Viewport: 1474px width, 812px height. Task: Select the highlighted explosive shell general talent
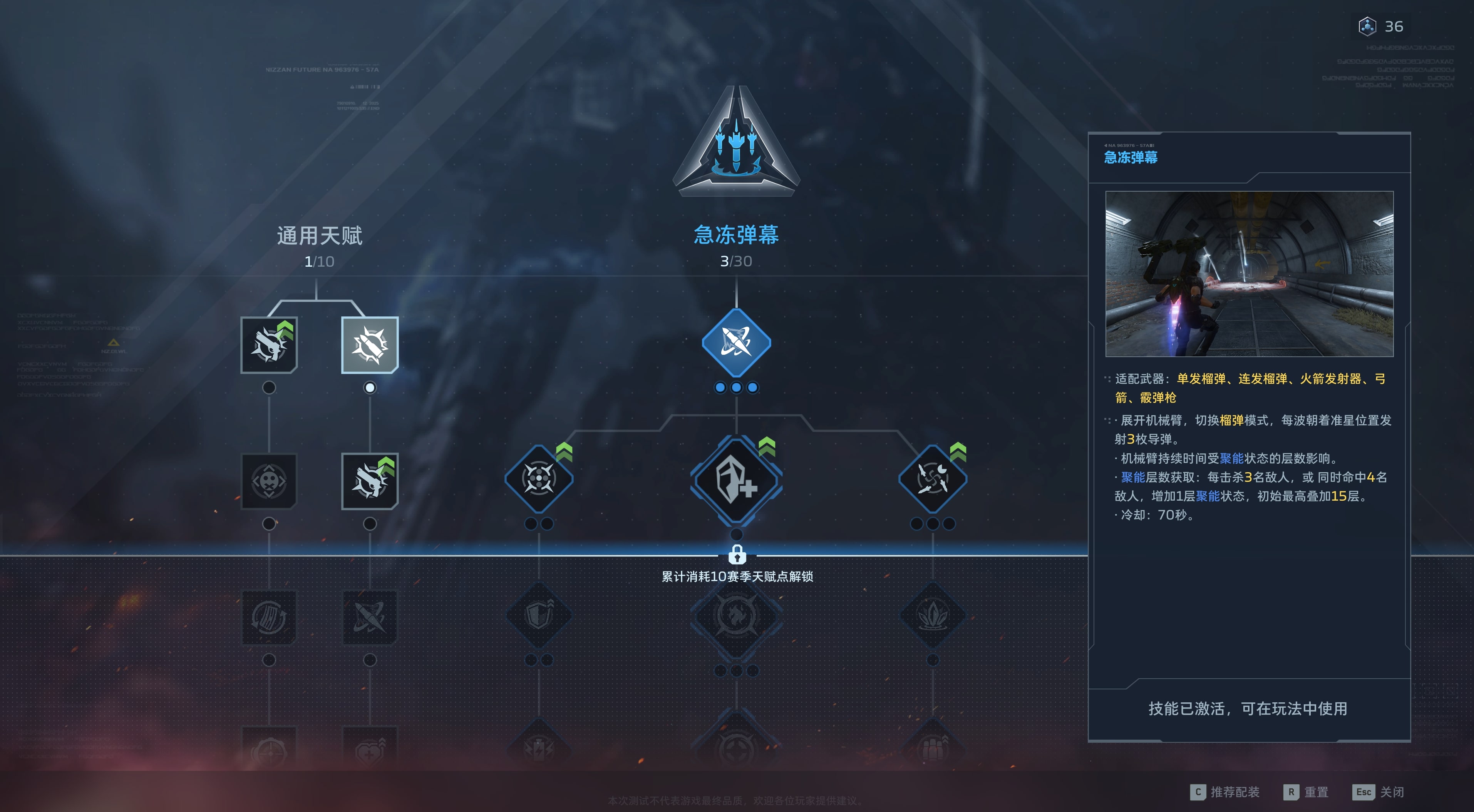[x=370, y=345]
